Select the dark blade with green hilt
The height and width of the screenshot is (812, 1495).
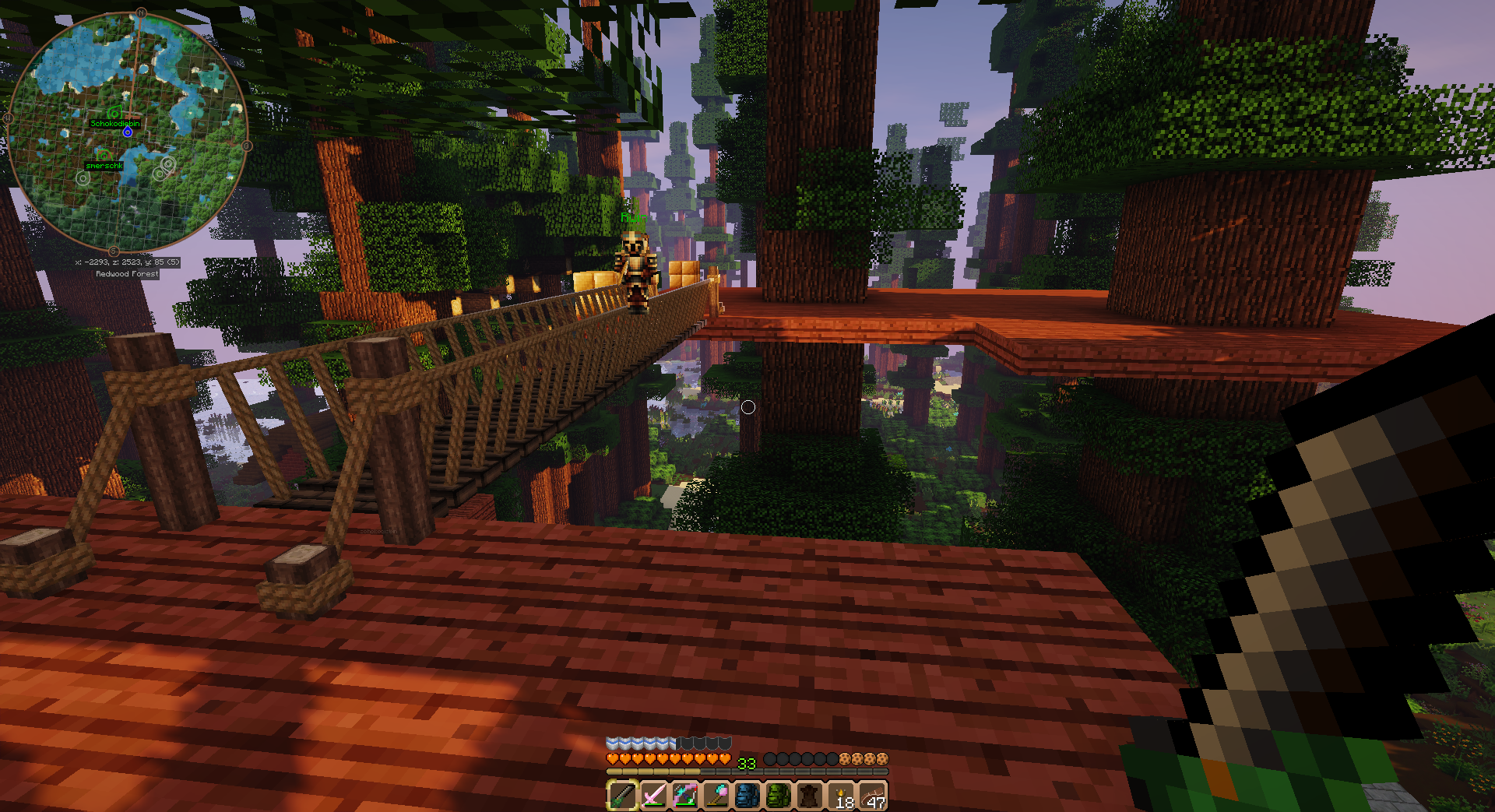(x=622, y=796)
